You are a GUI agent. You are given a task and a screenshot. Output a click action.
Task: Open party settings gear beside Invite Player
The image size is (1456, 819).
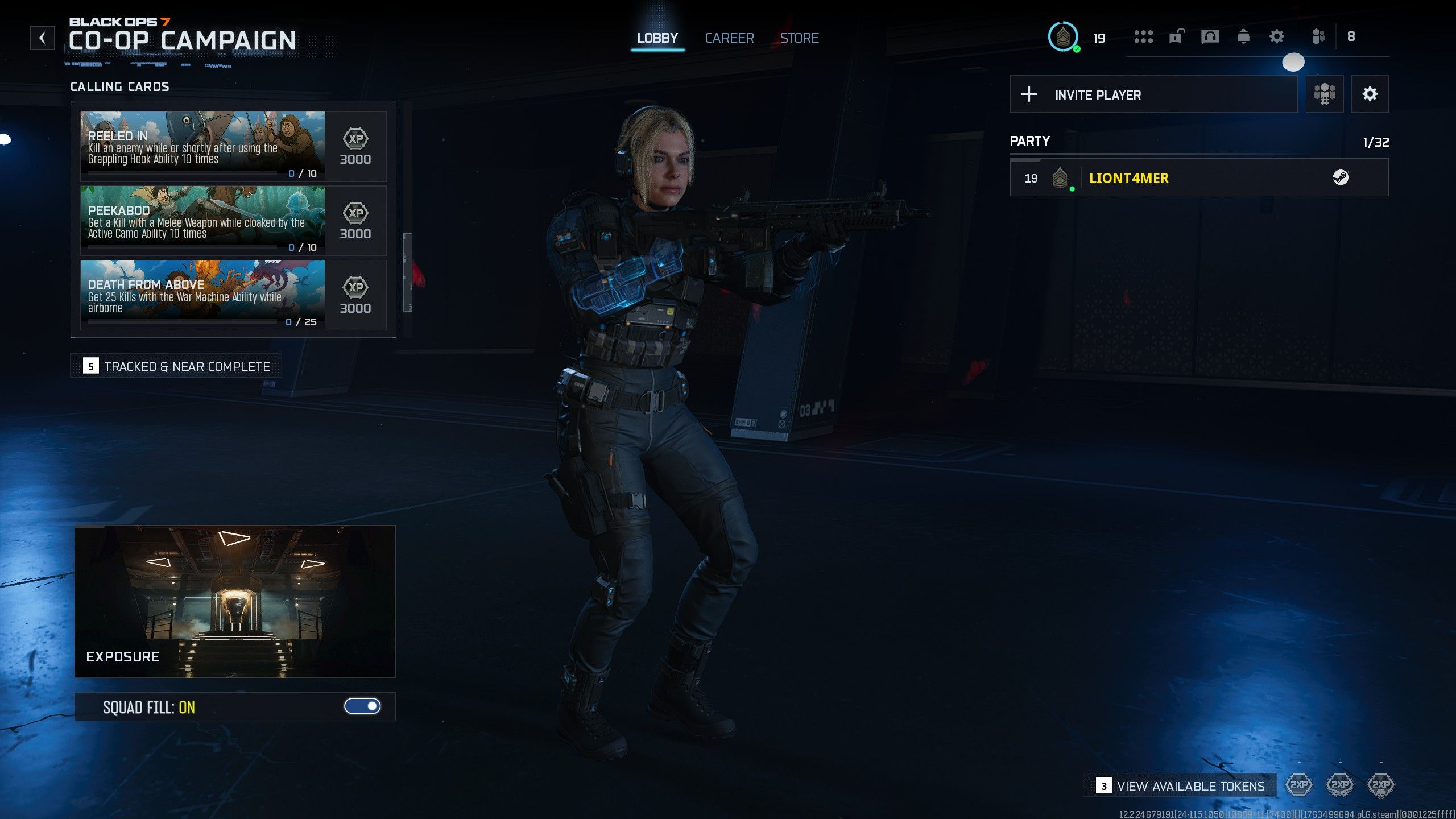pyautogui.click(x=1370, y=94)
